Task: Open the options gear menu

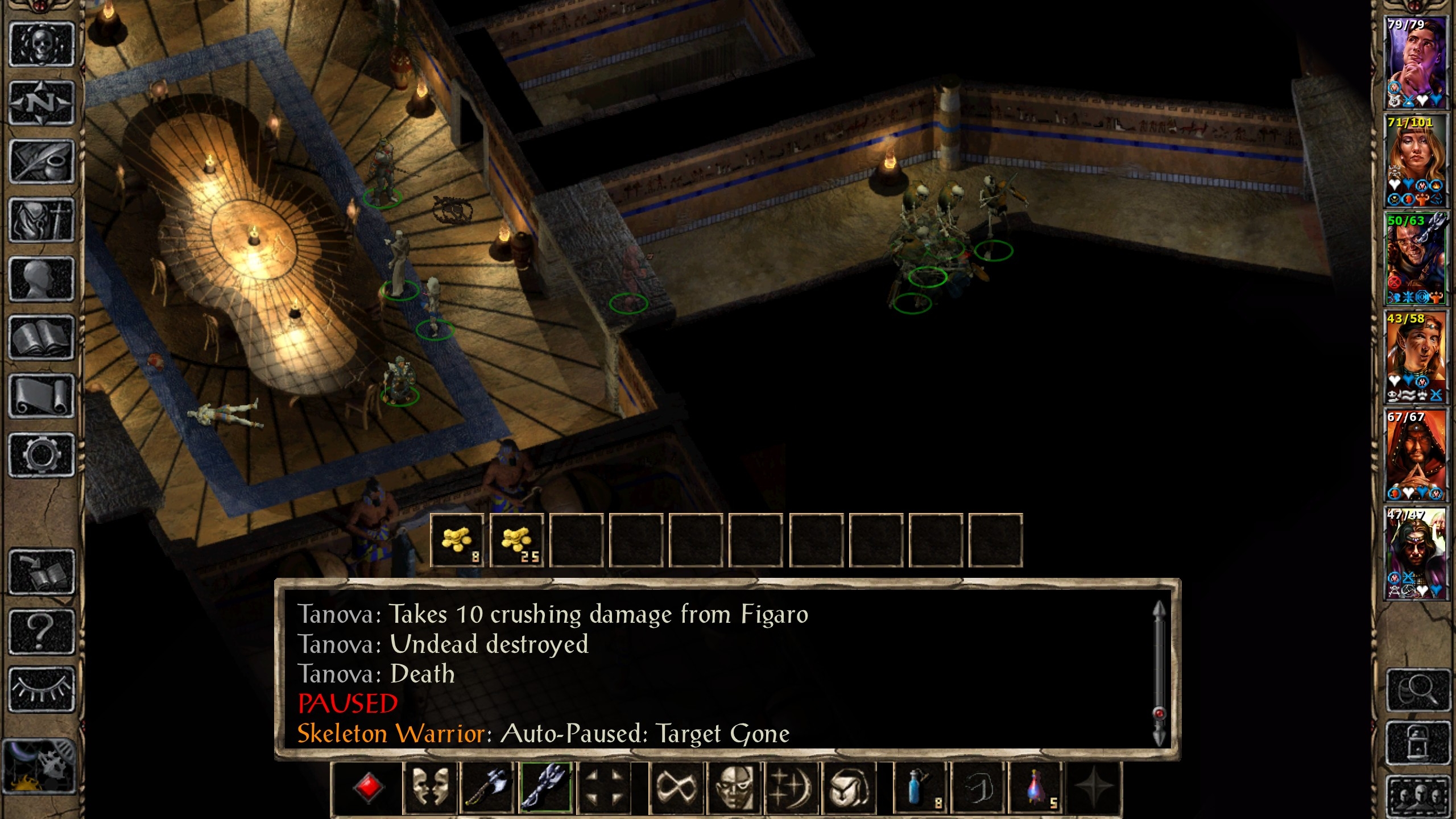Action: (x=42, y=455)
